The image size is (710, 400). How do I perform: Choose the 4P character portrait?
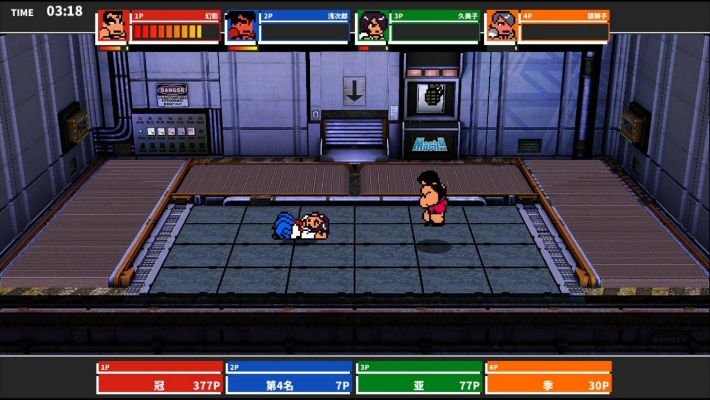[500, 27]
